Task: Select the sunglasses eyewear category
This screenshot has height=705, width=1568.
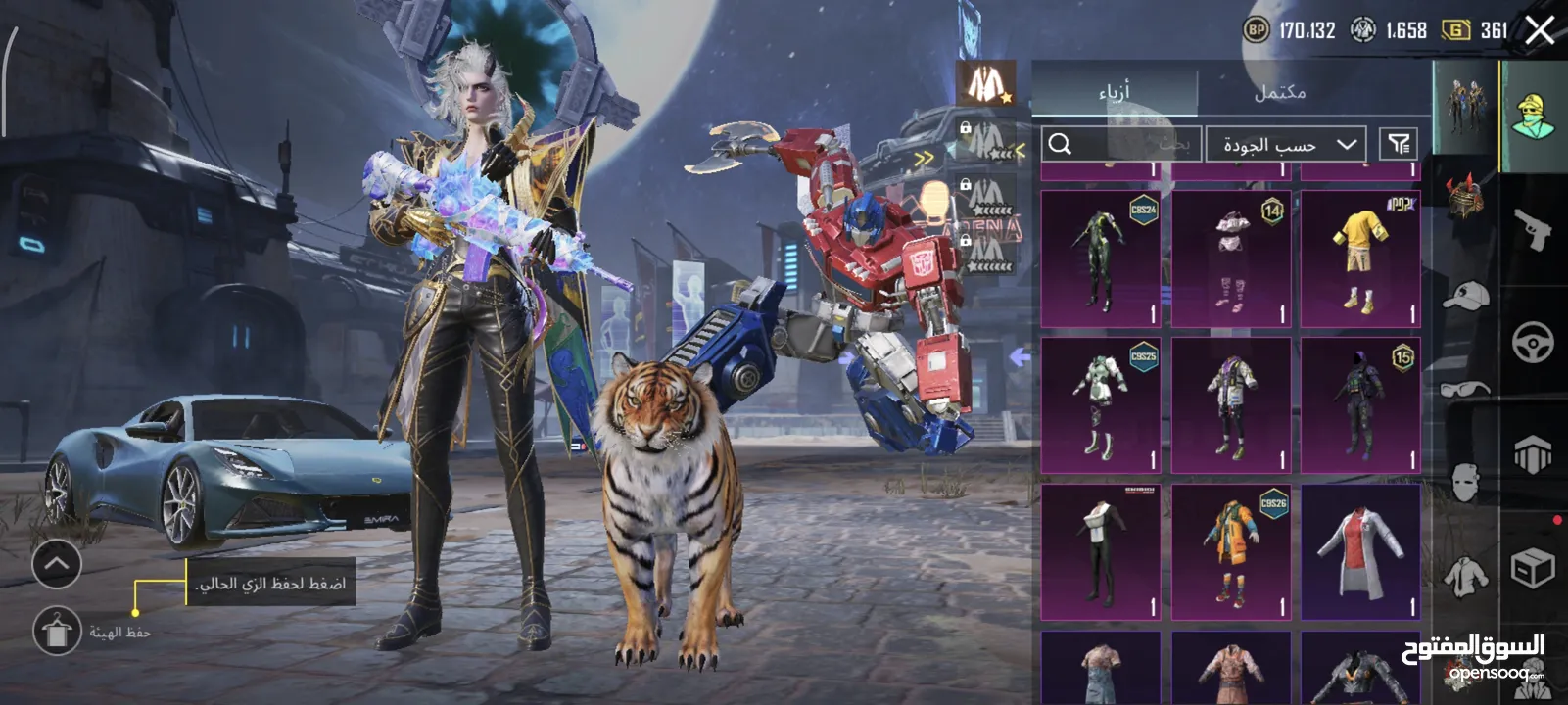Action: tap(1465, 389)
